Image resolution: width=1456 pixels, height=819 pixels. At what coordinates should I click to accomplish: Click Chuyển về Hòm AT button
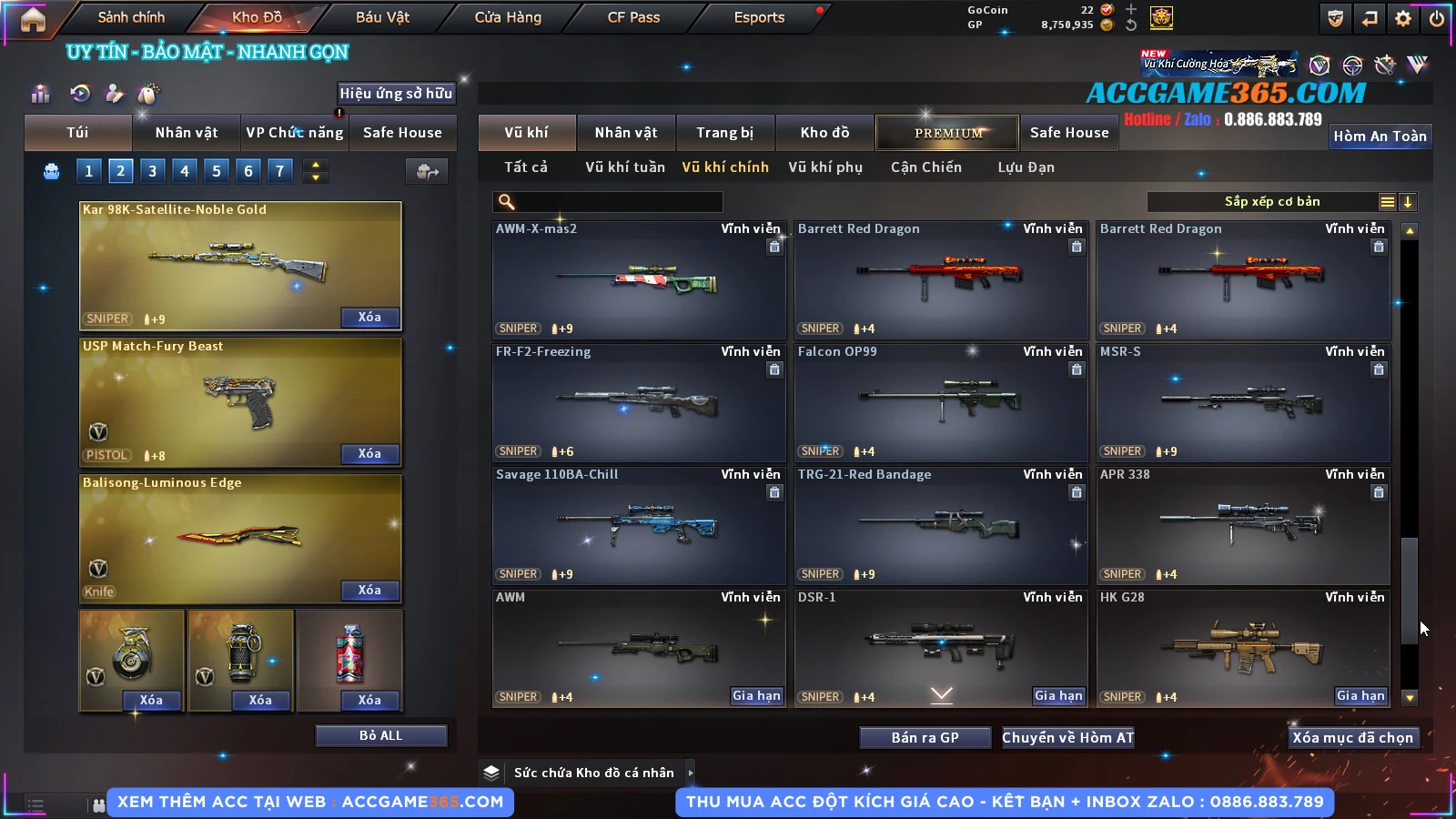1067,738
